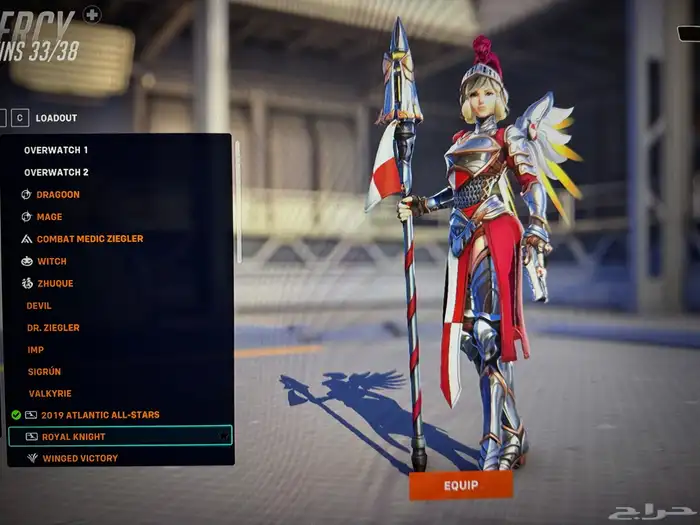Select the Valkyrie skin
Screen dimensions: 700x525
(x=49, y=393)
